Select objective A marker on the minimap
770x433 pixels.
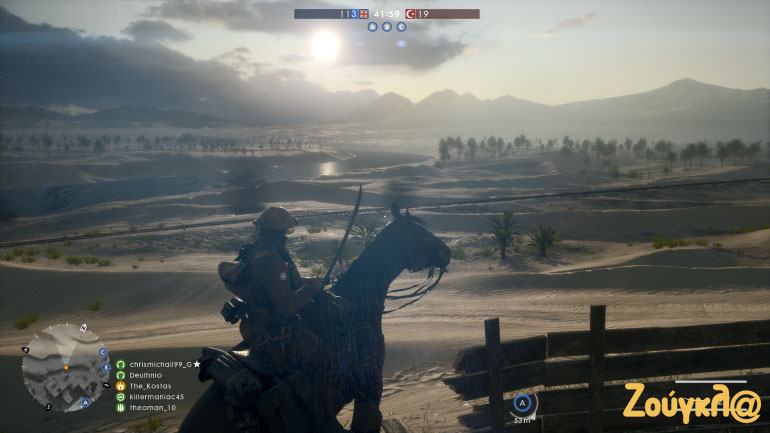(85, 403)
